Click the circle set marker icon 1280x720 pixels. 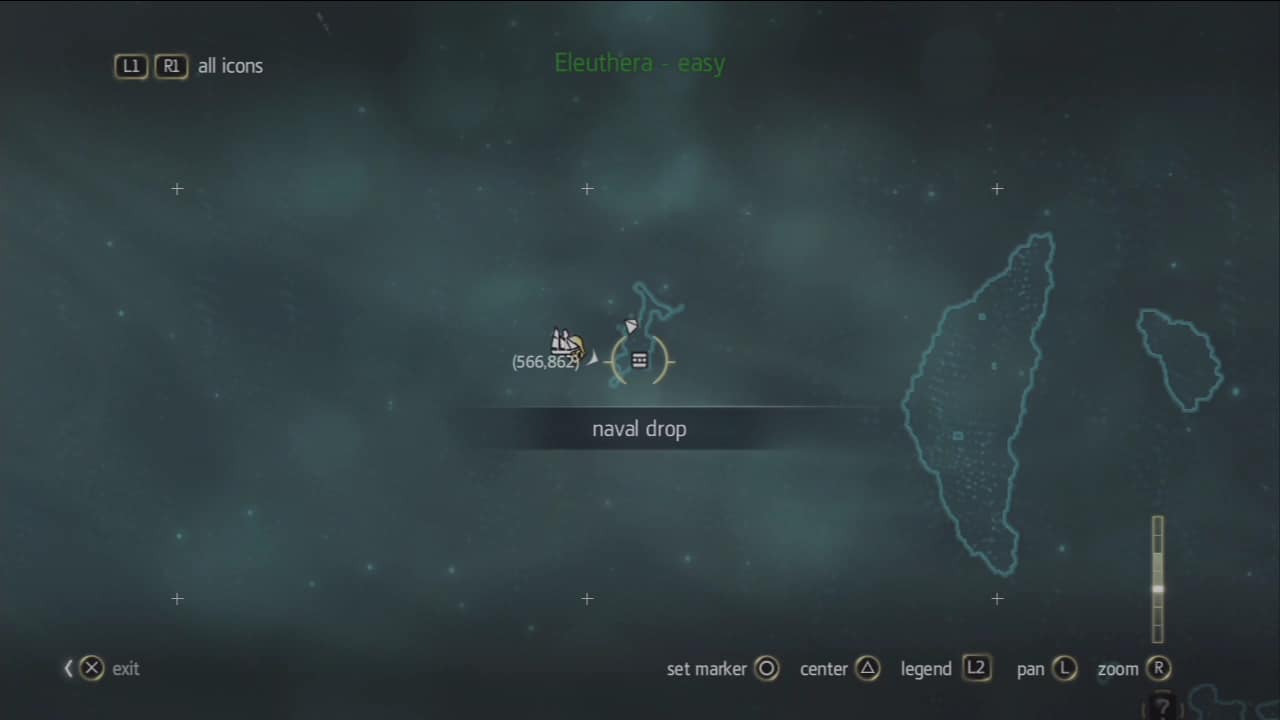(x=767, y=669)
